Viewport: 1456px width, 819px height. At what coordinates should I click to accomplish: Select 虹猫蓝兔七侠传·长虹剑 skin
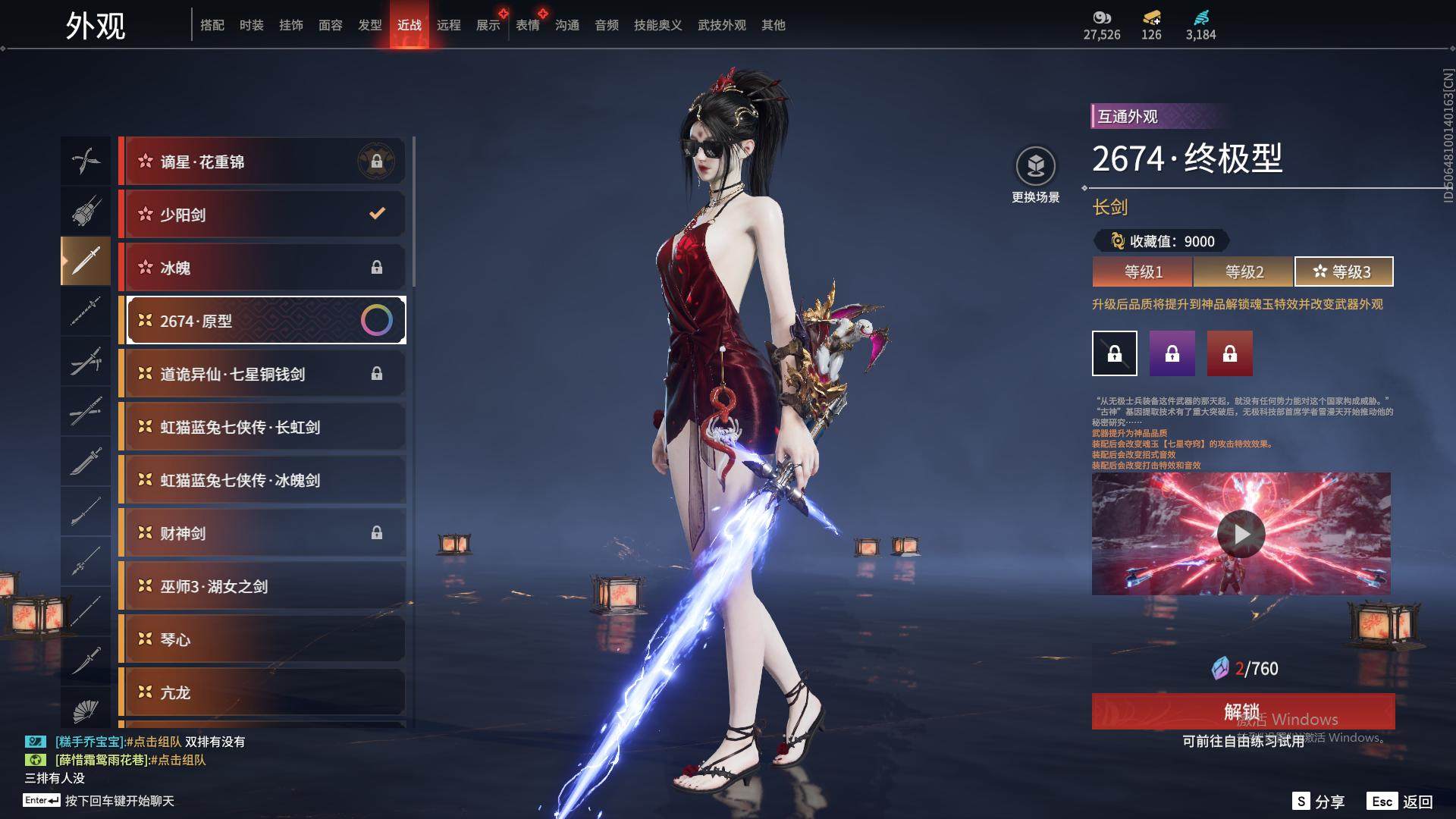(x=262, y=427)
